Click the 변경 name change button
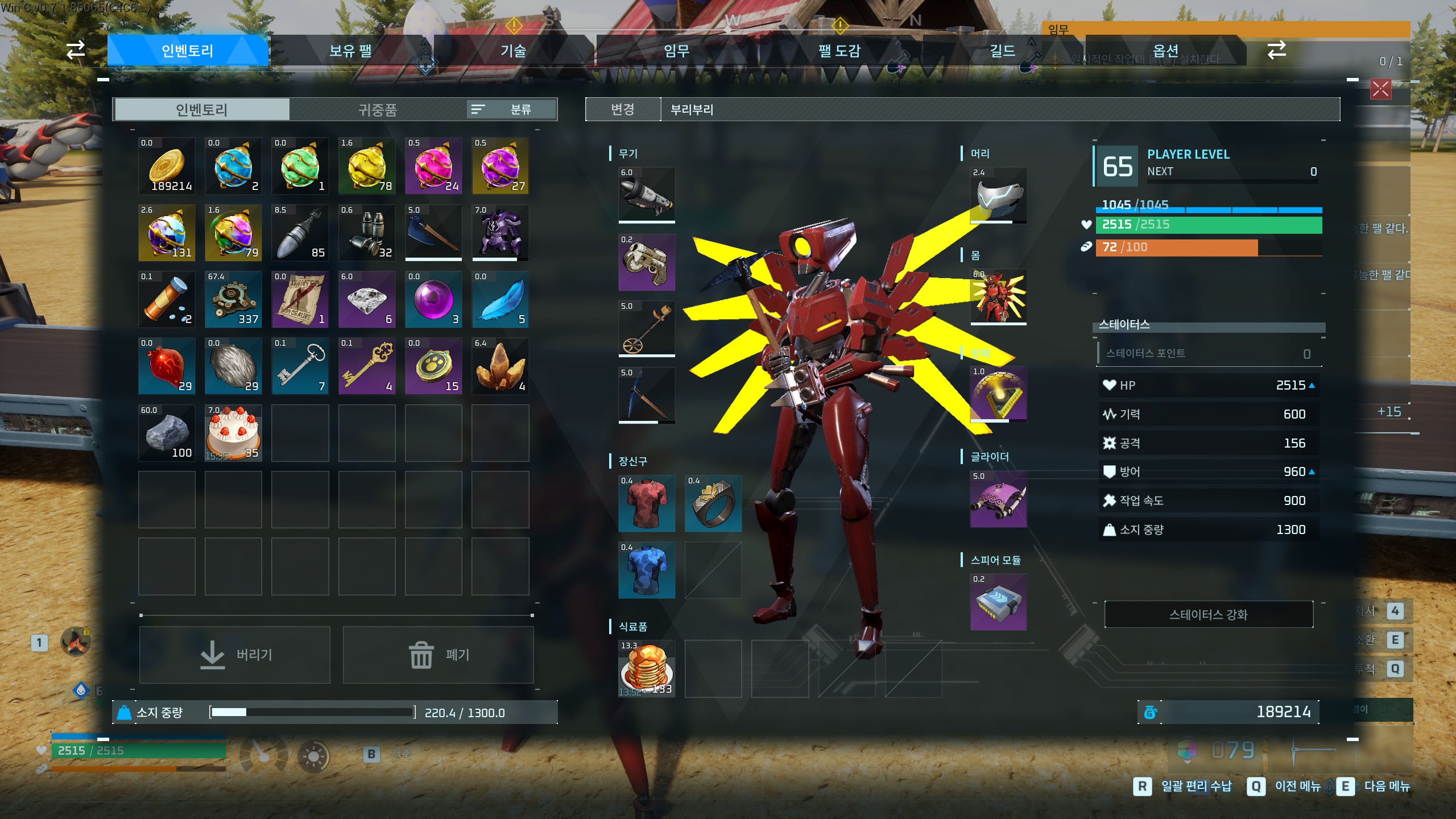Screen dimensions: 1456x819 pyautogui.click(x=623, y=109)
